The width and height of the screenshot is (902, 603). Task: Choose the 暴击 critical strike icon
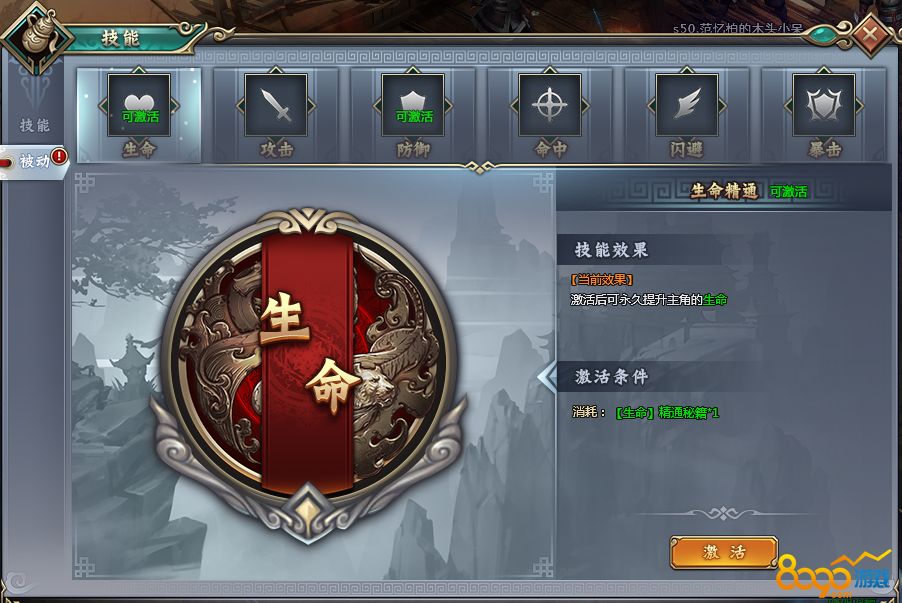coord(824,105)
